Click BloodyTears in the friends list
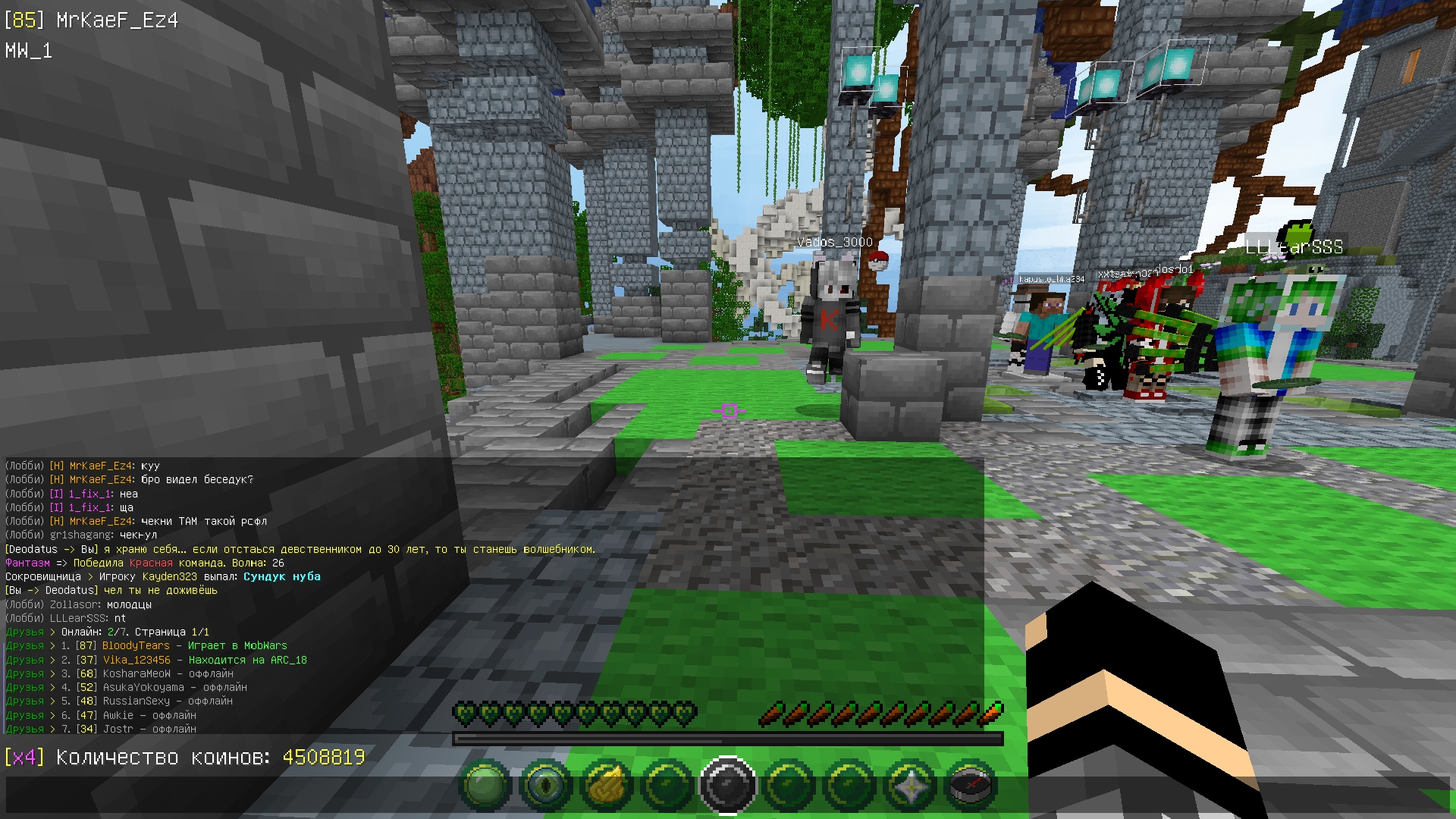1456x819 pixels. pyautogui.click(x=136, y=646)
